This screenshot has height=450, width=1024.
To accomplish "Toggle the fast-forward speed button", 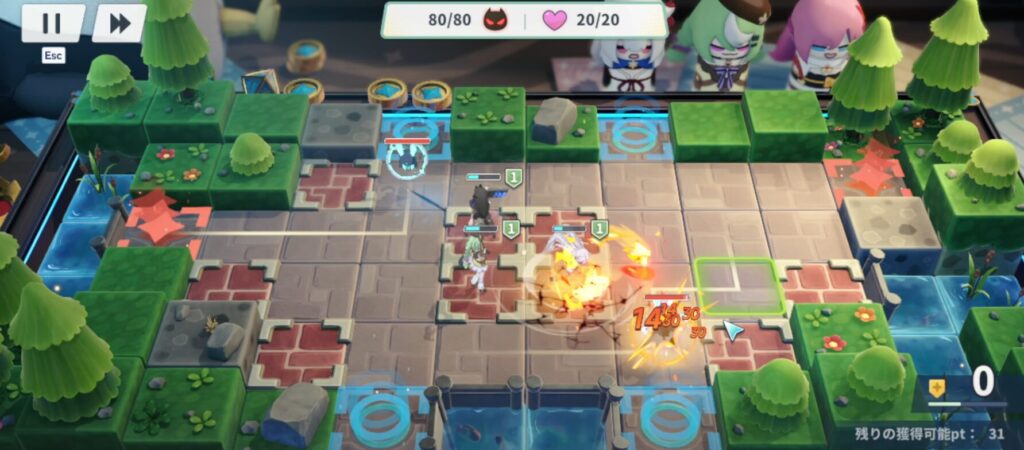I will coord(119,23).
